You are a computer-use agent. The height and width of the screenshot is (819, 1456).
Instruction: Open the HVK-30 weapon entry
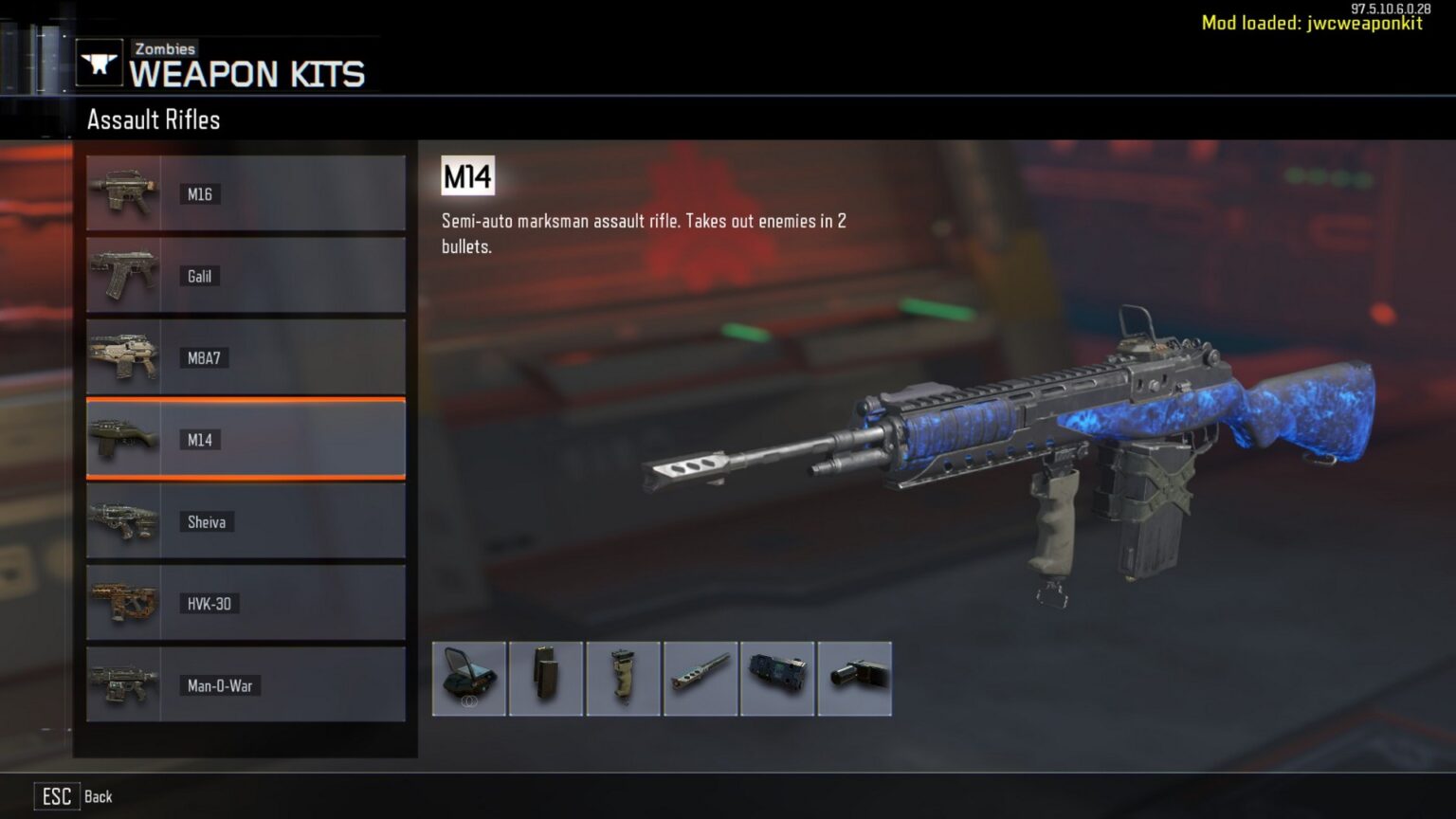[x=246, y=603]
